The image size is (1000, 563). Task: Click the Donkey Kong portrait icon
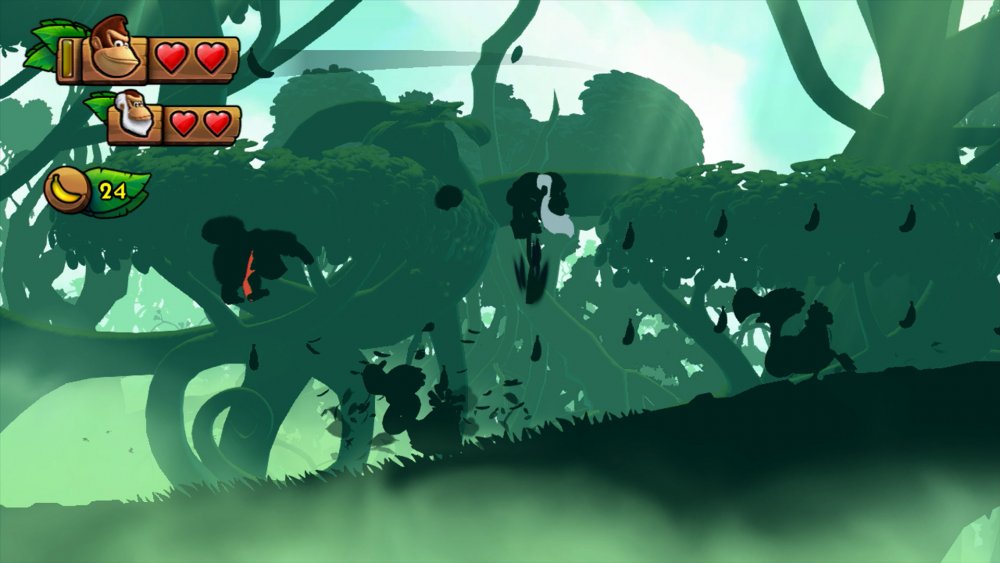pos(115,51)
